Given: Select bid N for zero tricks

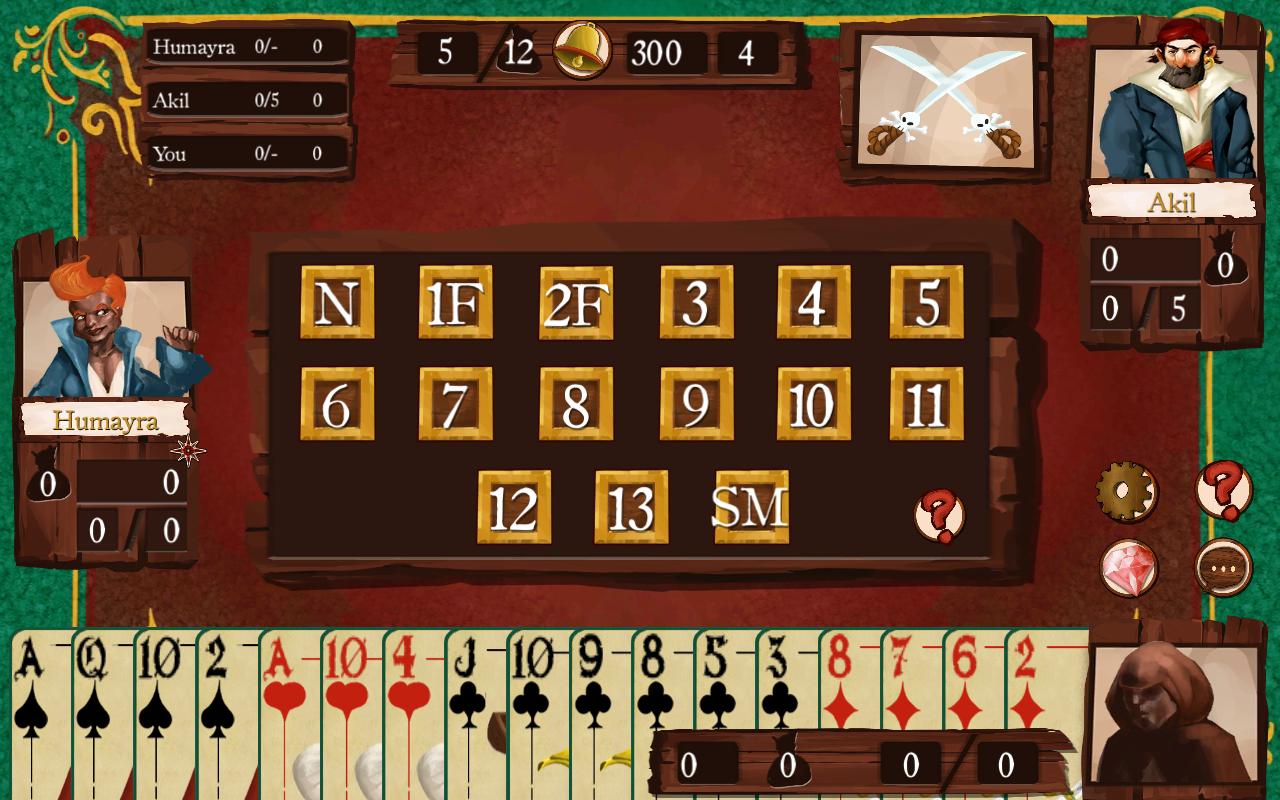Looking at the screenshot, I should pos(337,306).
